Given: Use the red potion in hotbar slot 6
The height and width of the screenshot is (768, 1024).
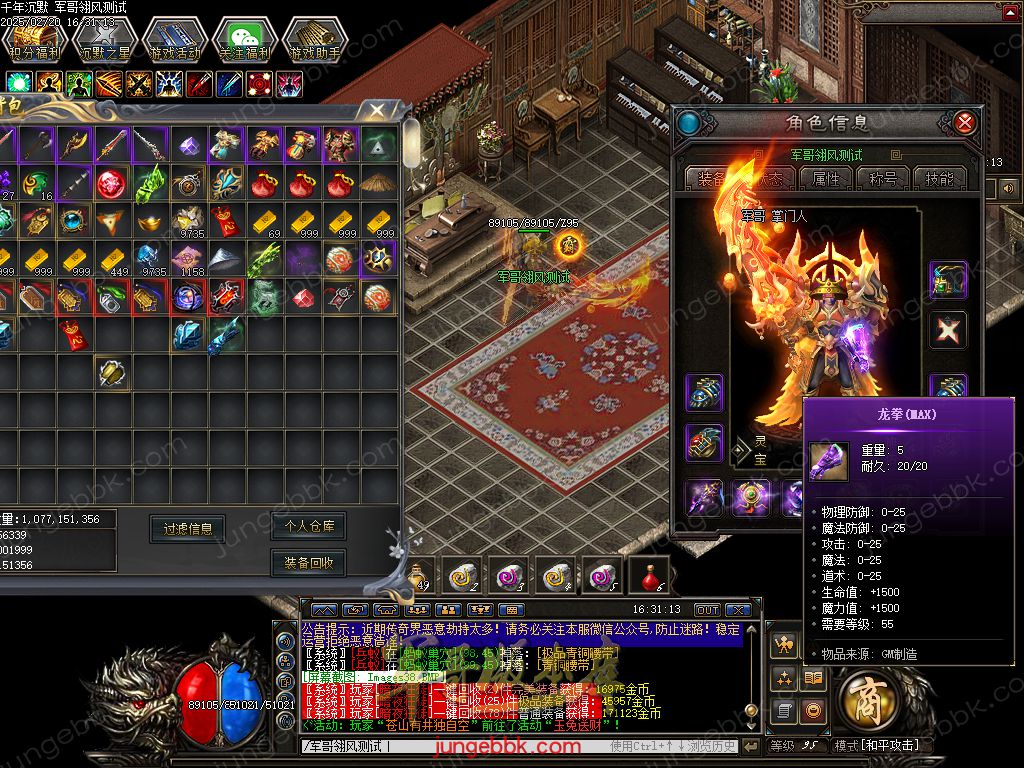Looking at the screenshot, I should [649, 575].
